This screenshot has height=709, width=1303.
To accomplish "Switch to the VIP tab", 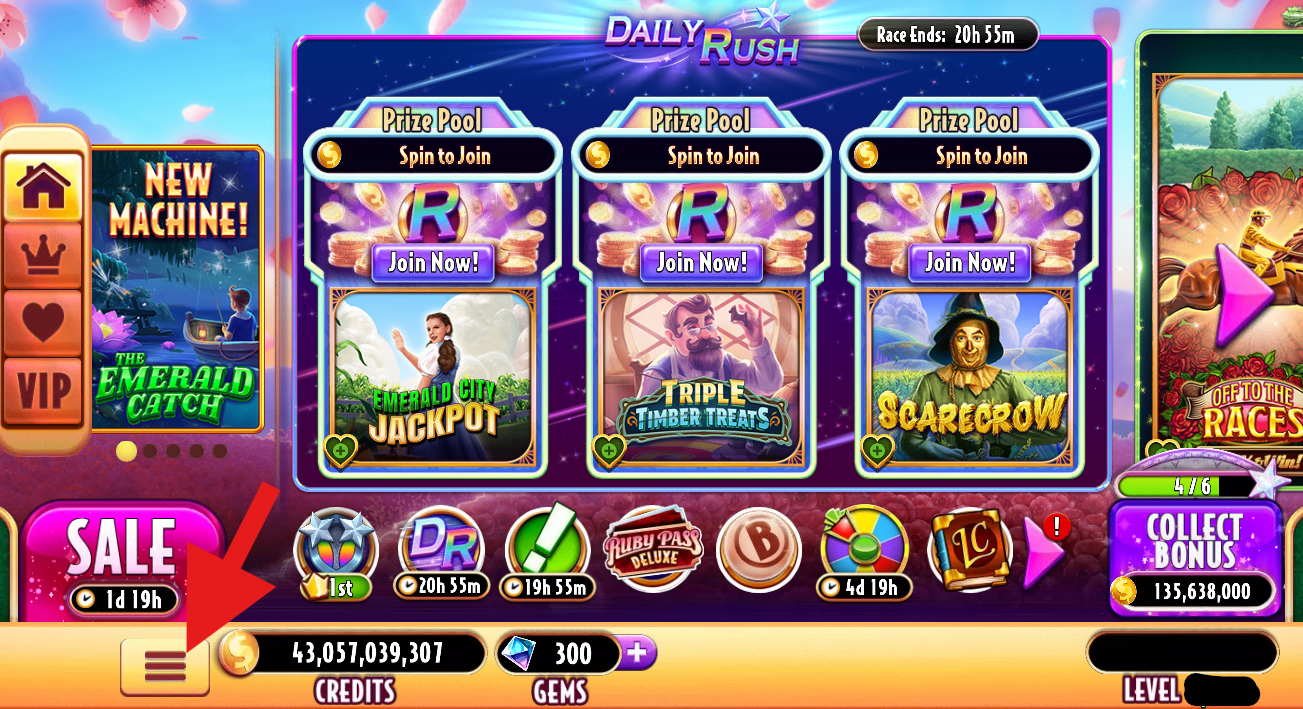I will (43, 391).
